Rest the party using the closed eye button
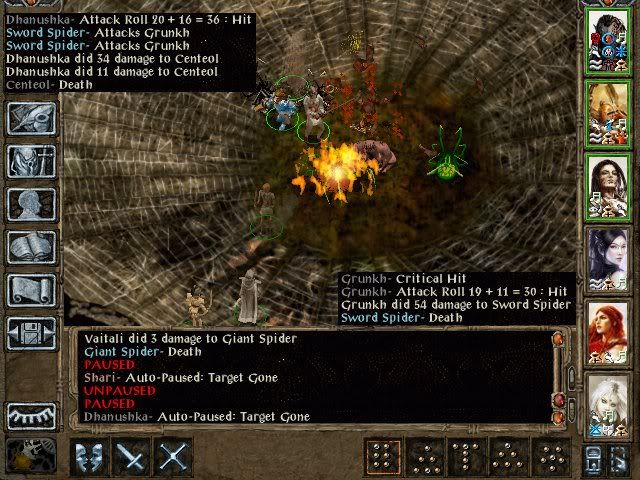640x480 pixels. coord(31,415)
